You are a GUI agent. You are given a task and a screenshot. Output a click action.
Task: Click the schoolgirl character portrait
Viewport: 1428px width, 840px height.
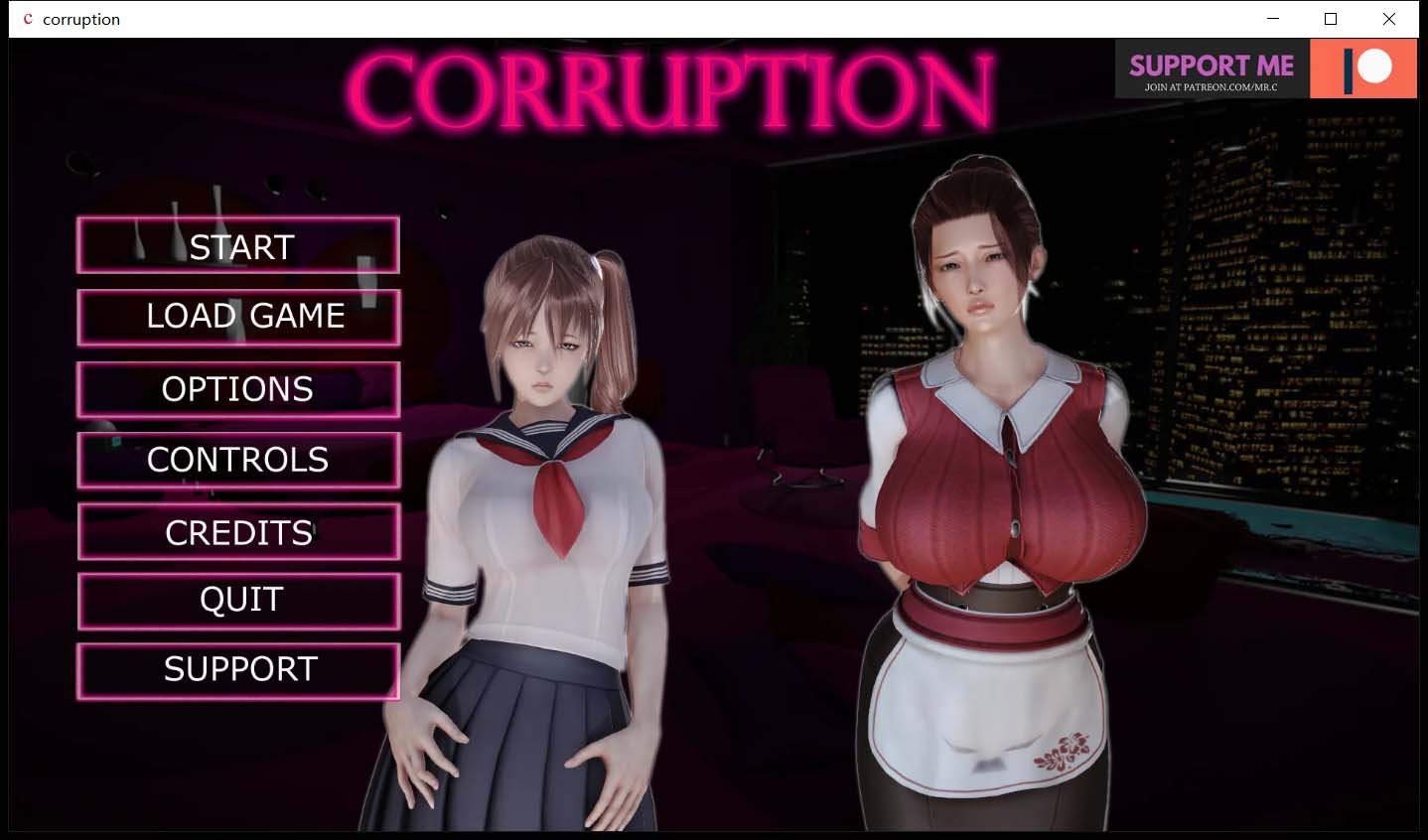pos(544,496)
